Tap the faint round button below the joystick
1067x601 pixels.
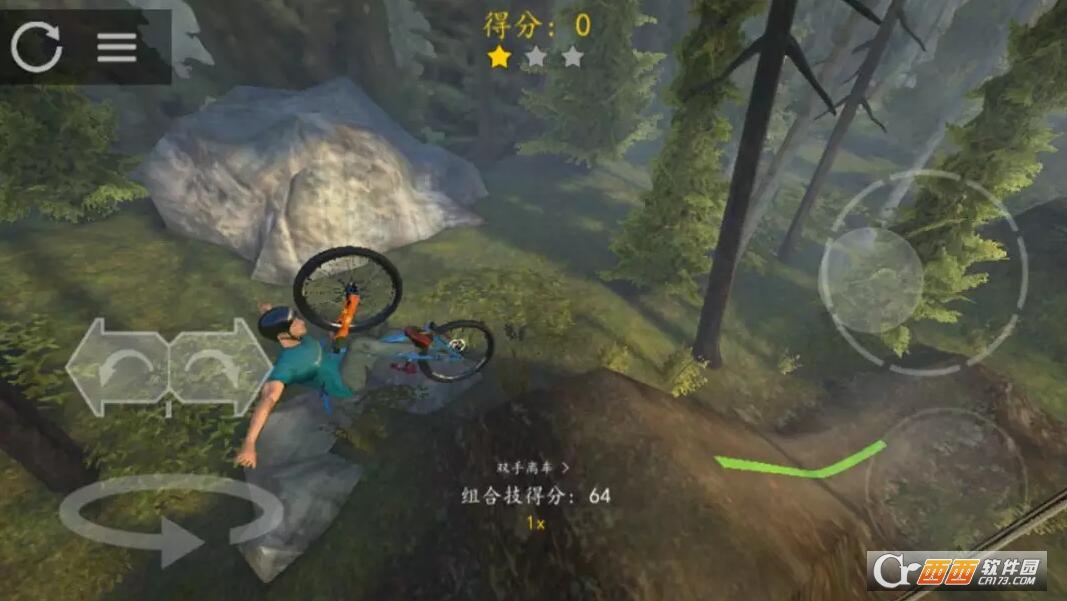[944, 479]
